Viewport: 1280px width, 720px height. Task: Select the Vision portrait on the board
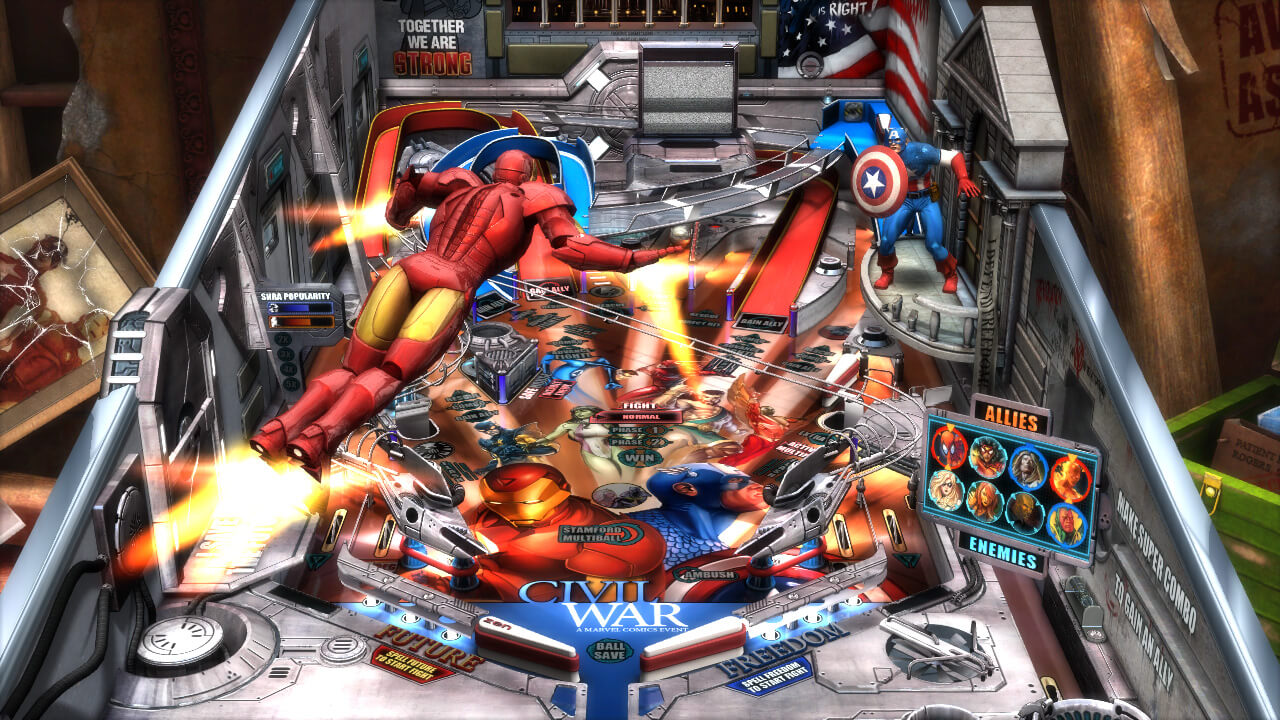click(x=1066, y=520)
